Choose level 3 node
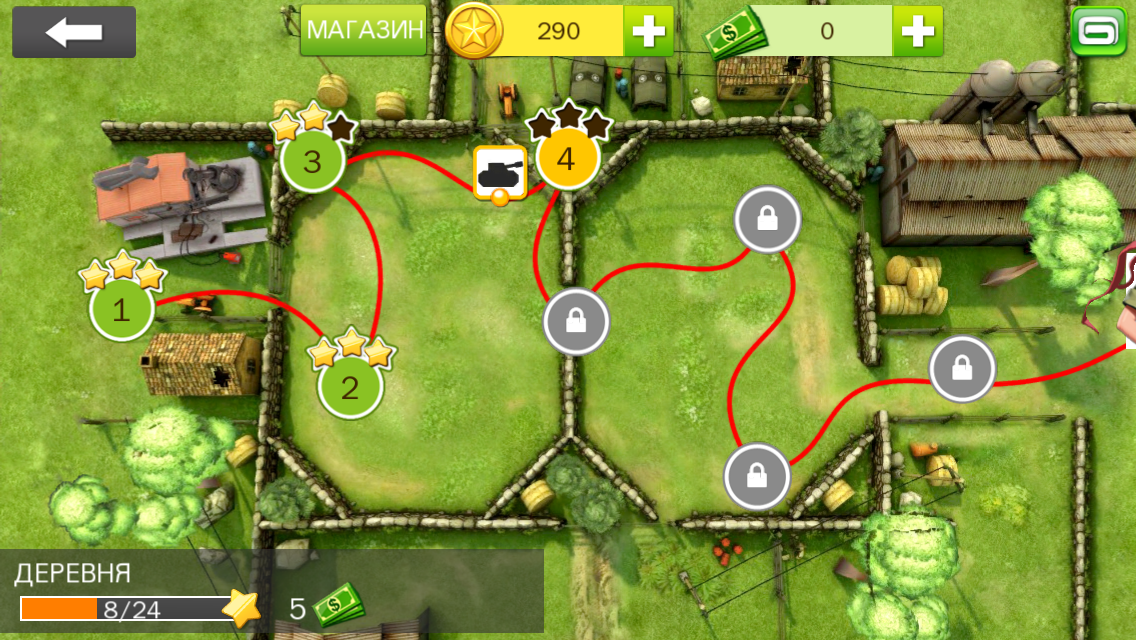Viewport: 1136px width, 640px height. 312,161
